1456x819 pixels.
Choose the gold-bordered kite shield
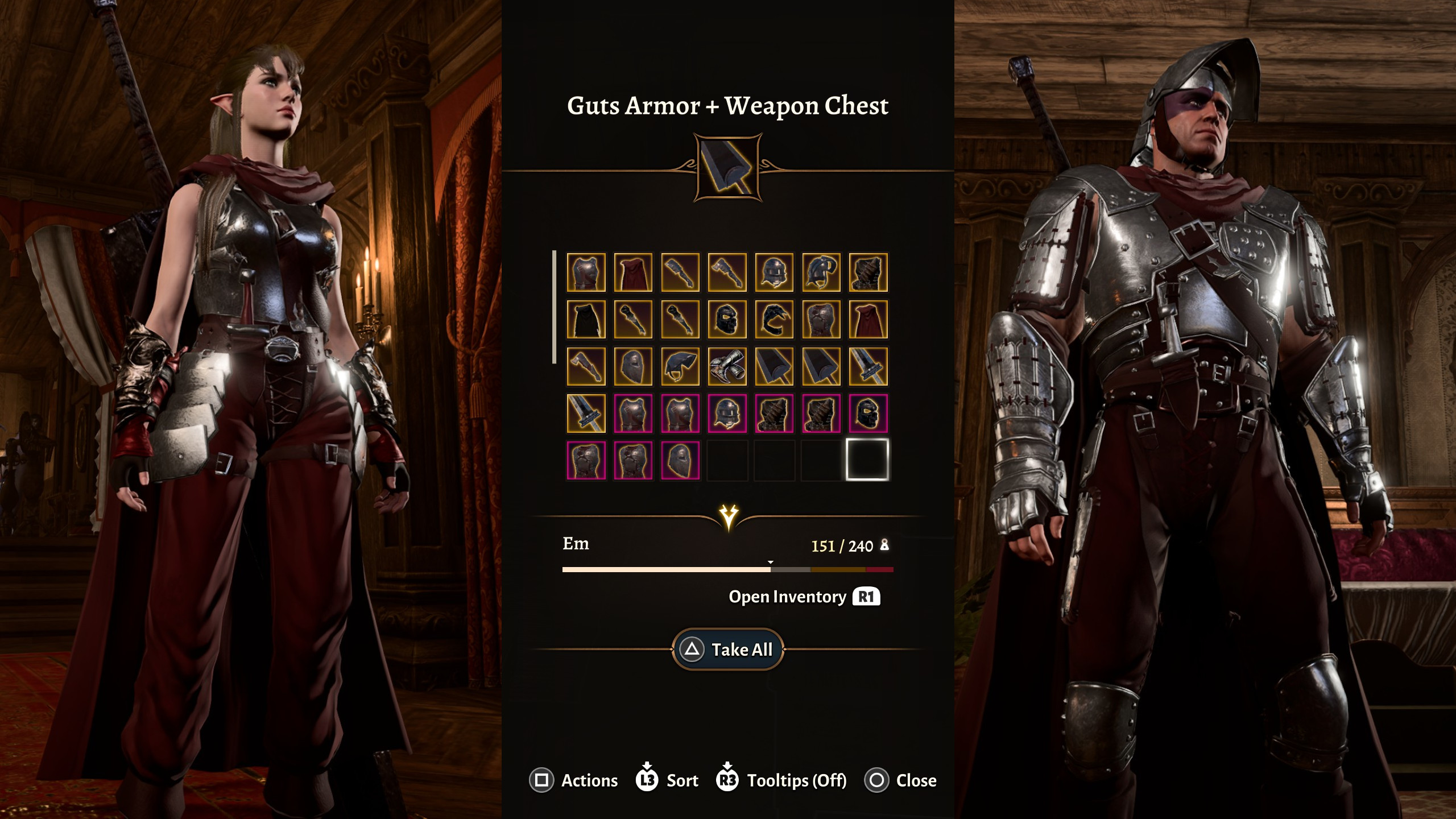[x=633, y=367]
